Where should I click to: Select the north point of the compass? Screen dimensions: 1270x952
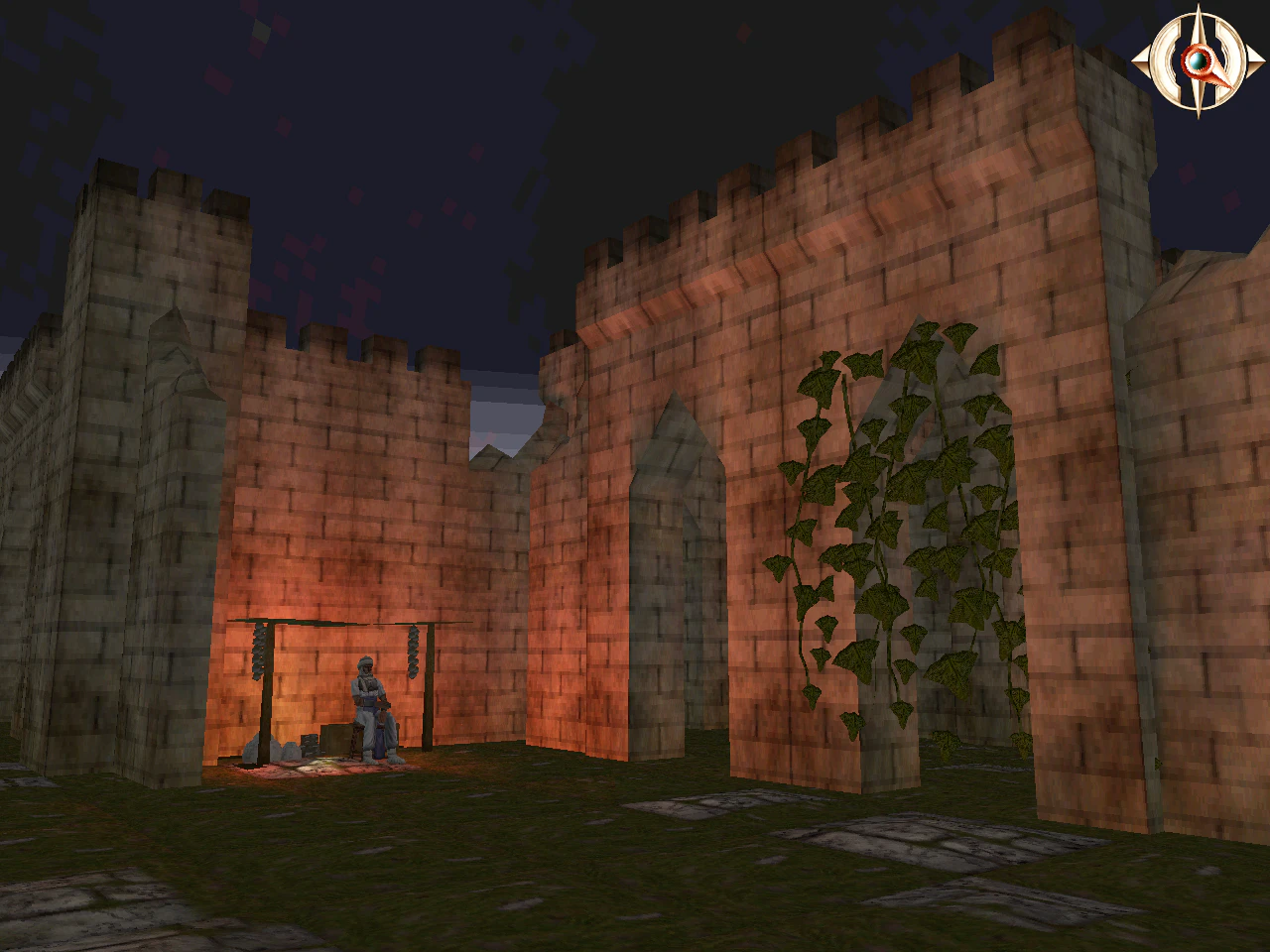(1198, 10)
